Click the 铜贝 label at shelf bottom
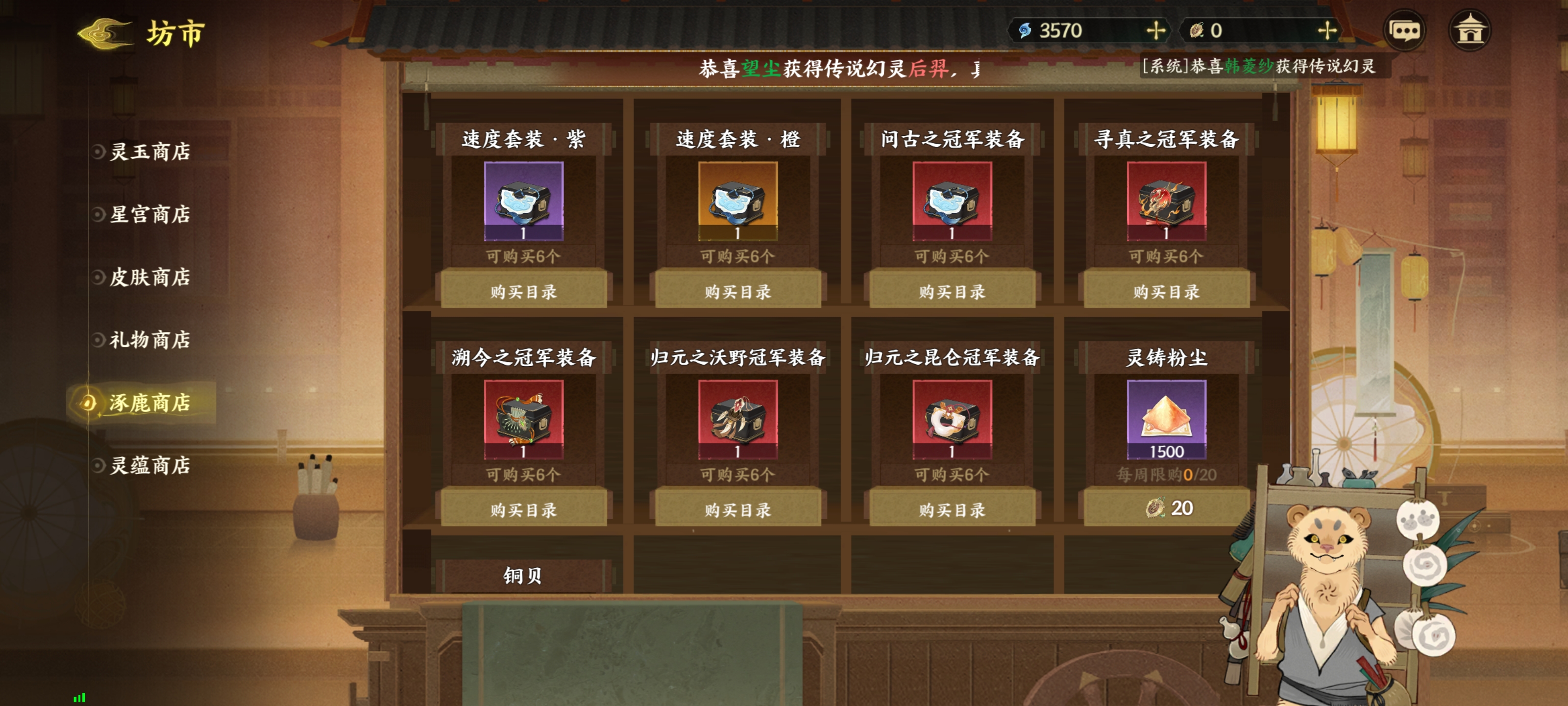 click(523, 575)
